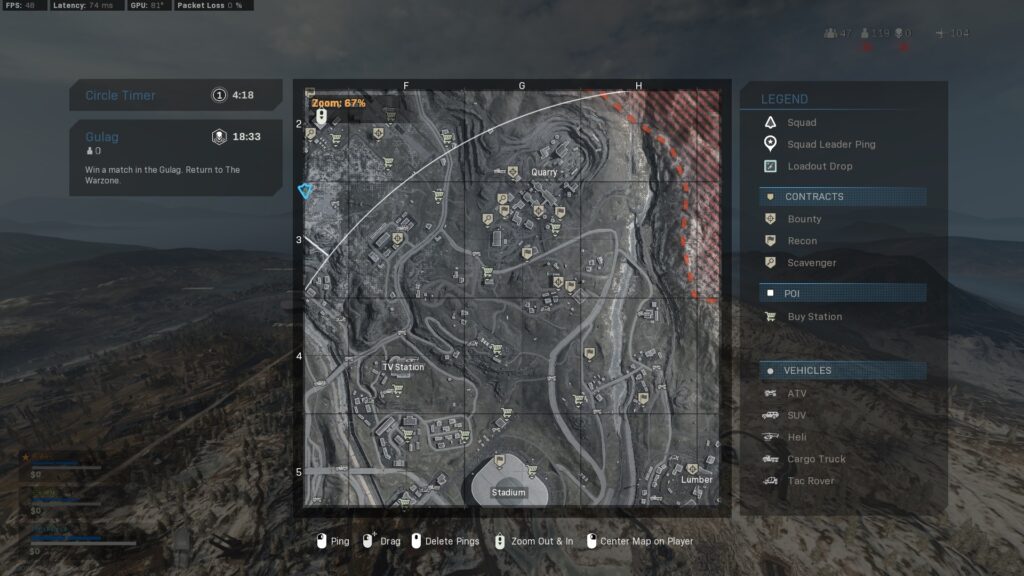This screenshot has width=1024, height=576.
Task: Click the Stadium location on the map
Action: (509, 492)
